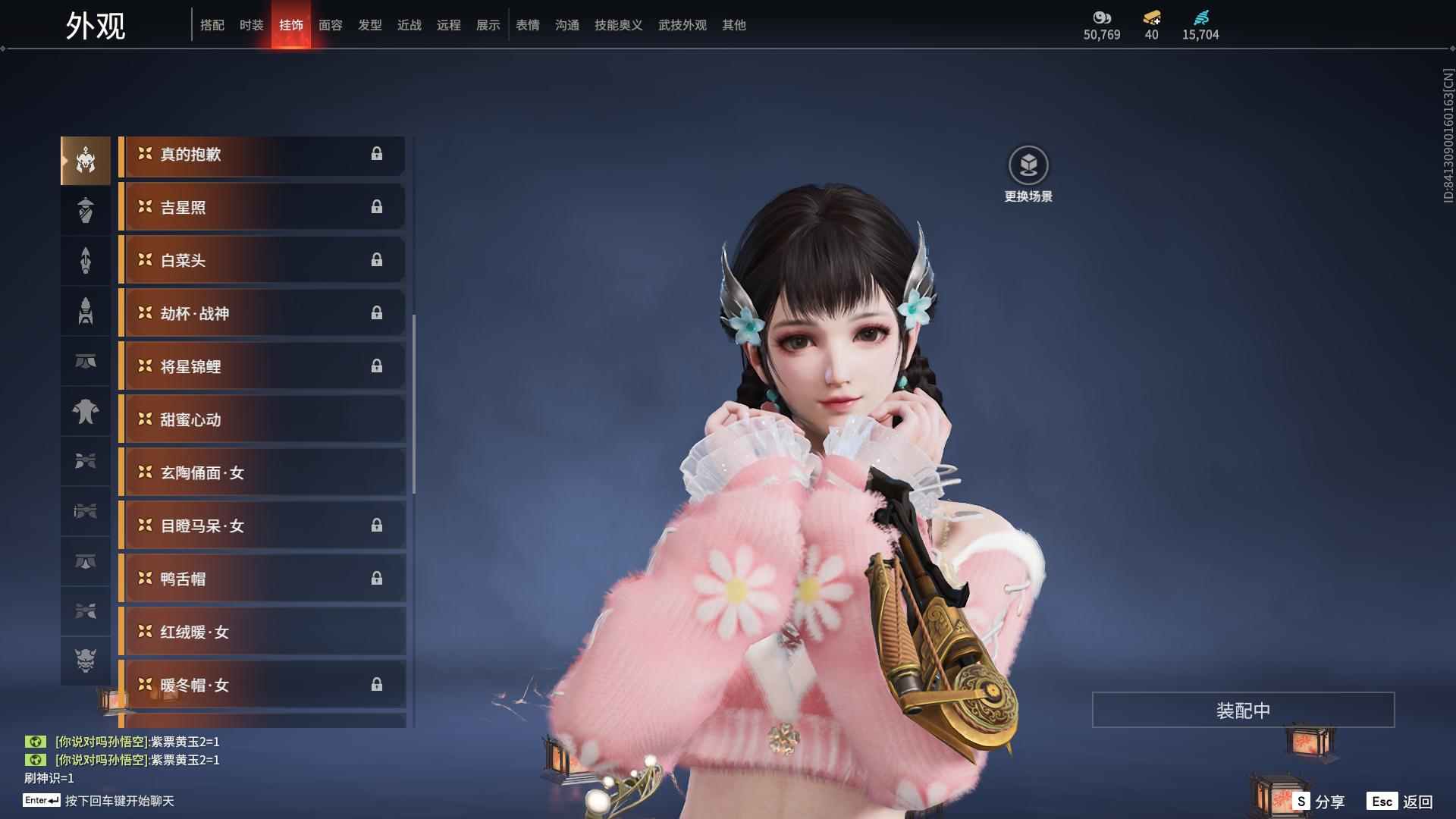
Task: Switch to the 表情 tab
Action: (527, 25)
